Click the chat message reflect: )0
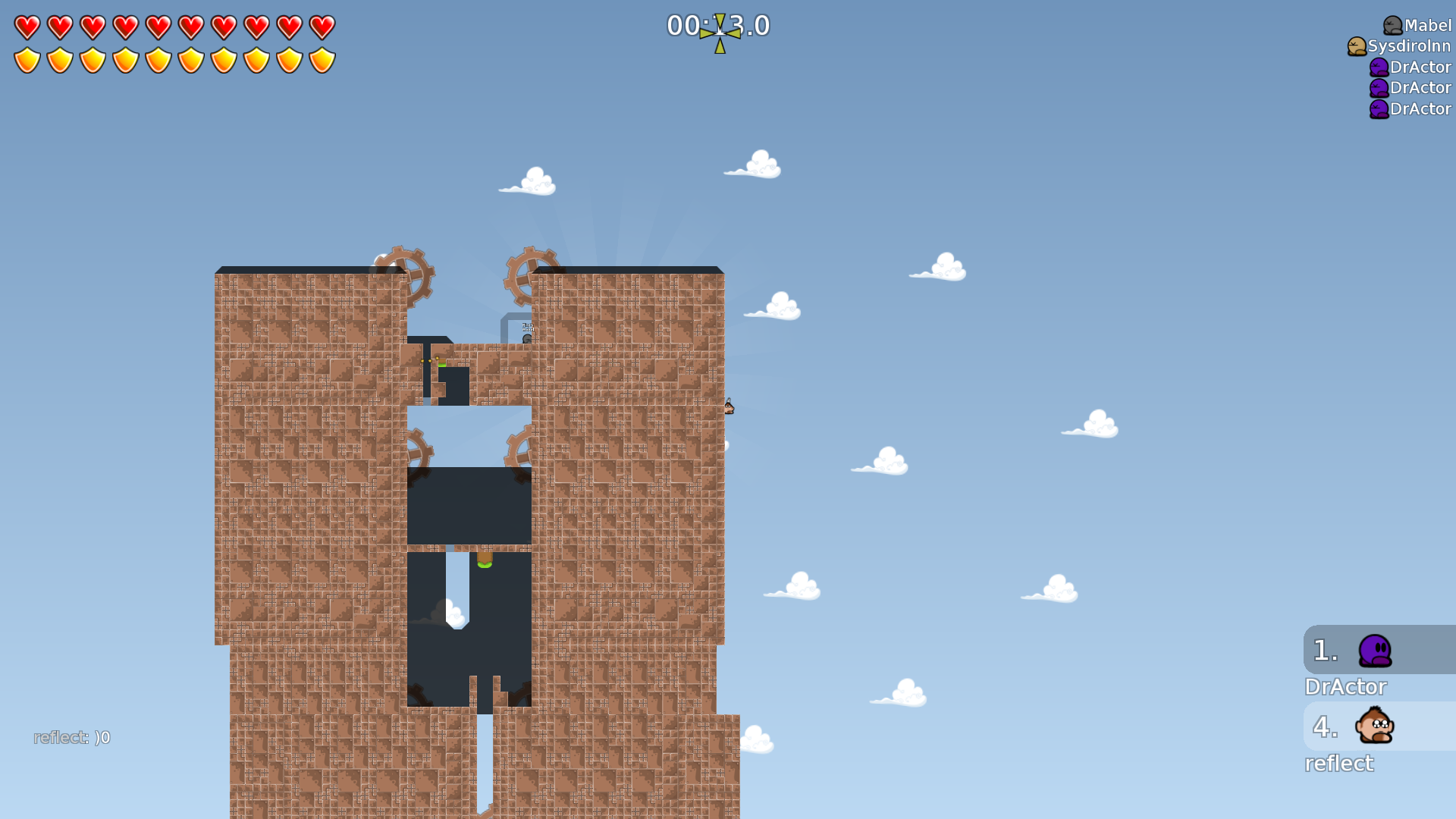Screen dimensions: 1456x819 (x=72, y=736)
